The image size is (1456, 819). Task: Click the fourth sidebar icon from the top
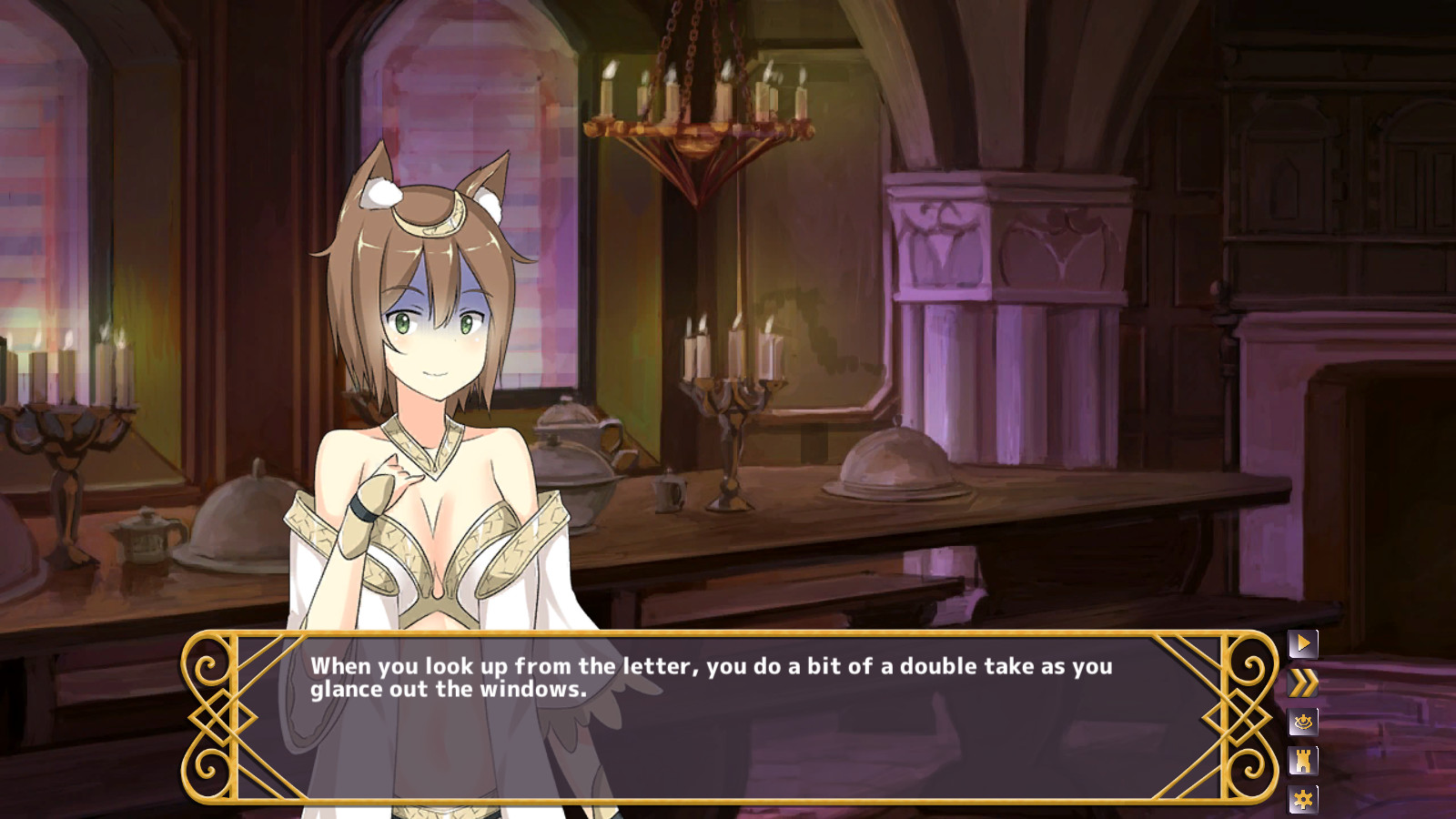pos(1301,761)
